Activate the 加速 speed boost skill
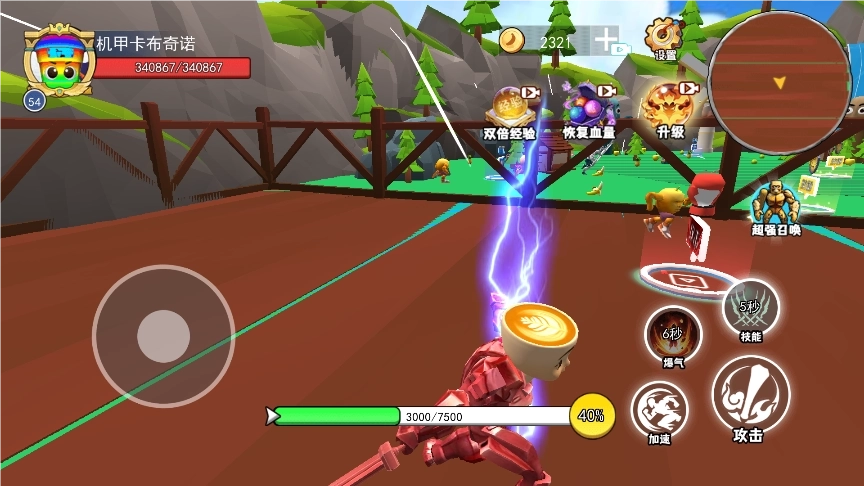The image size is (864, 486). coord(658,412)
